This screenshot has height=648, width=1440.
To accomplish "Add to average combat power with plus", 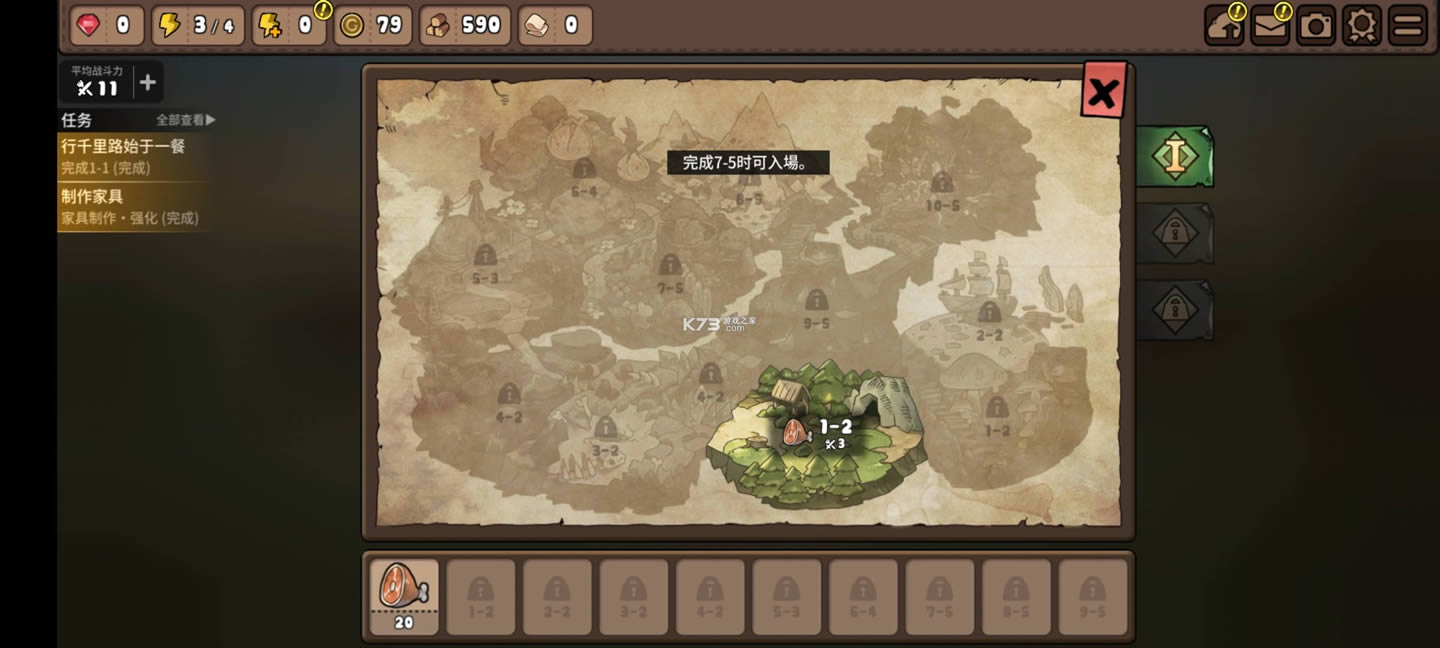I will [147, 83].
